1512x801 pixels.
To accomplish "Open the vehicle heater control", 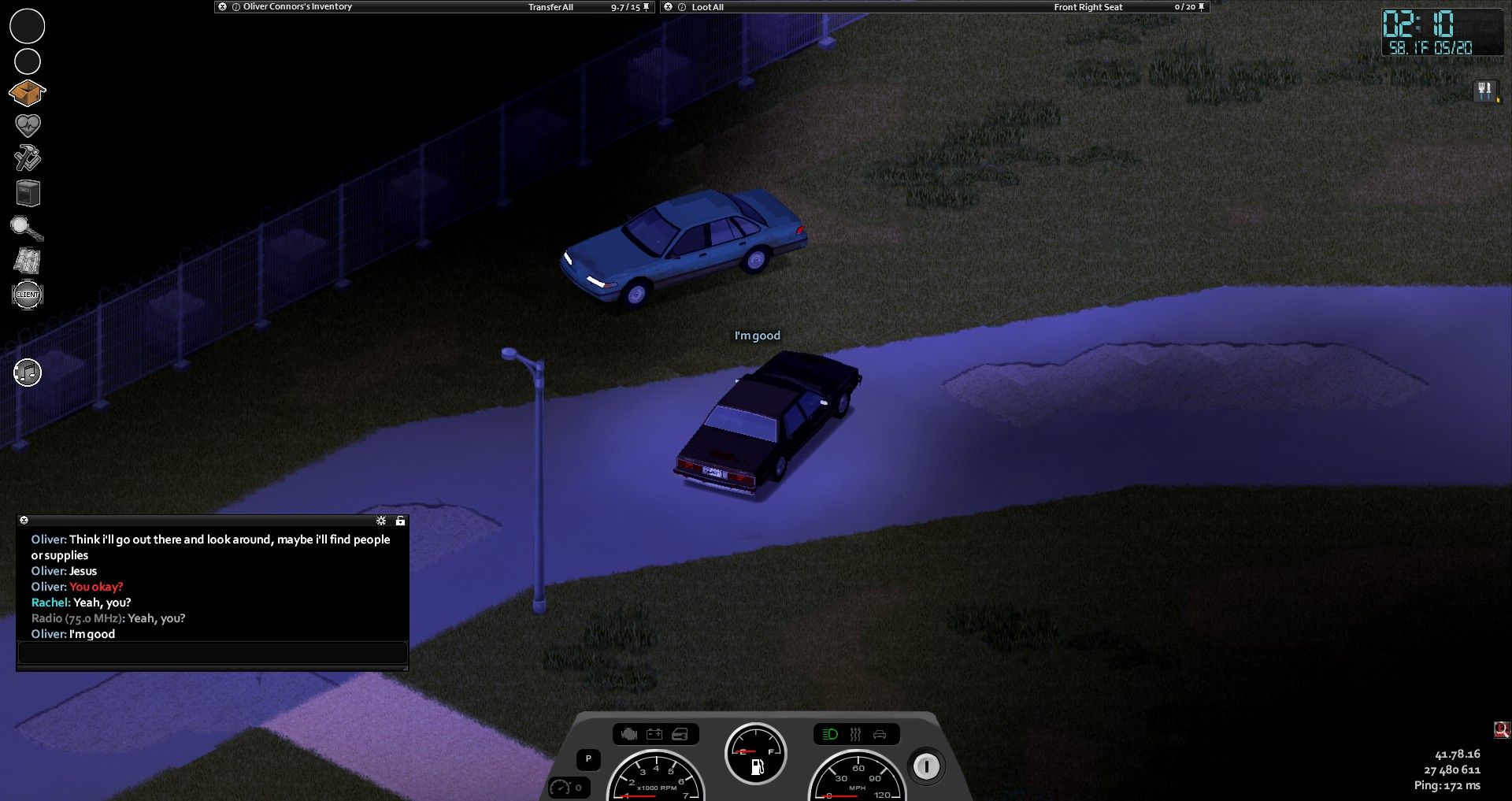I will (855, 735).
